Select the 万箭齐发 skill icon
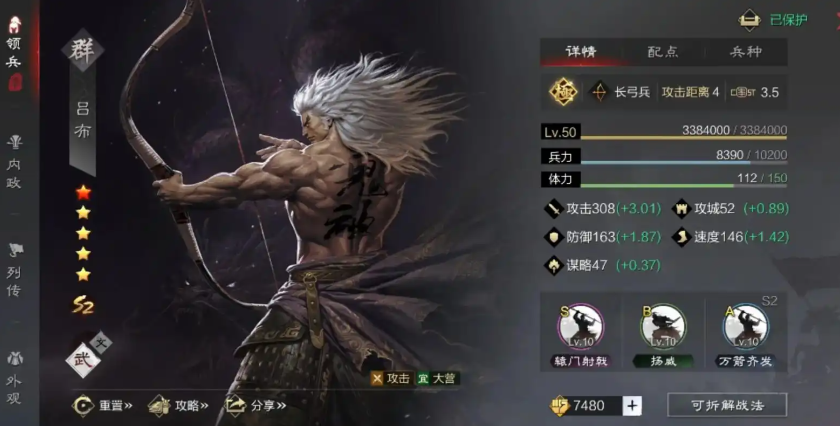The width and height of the screenshot is (840, 426). pyautogui.click(x=745, y=326)
